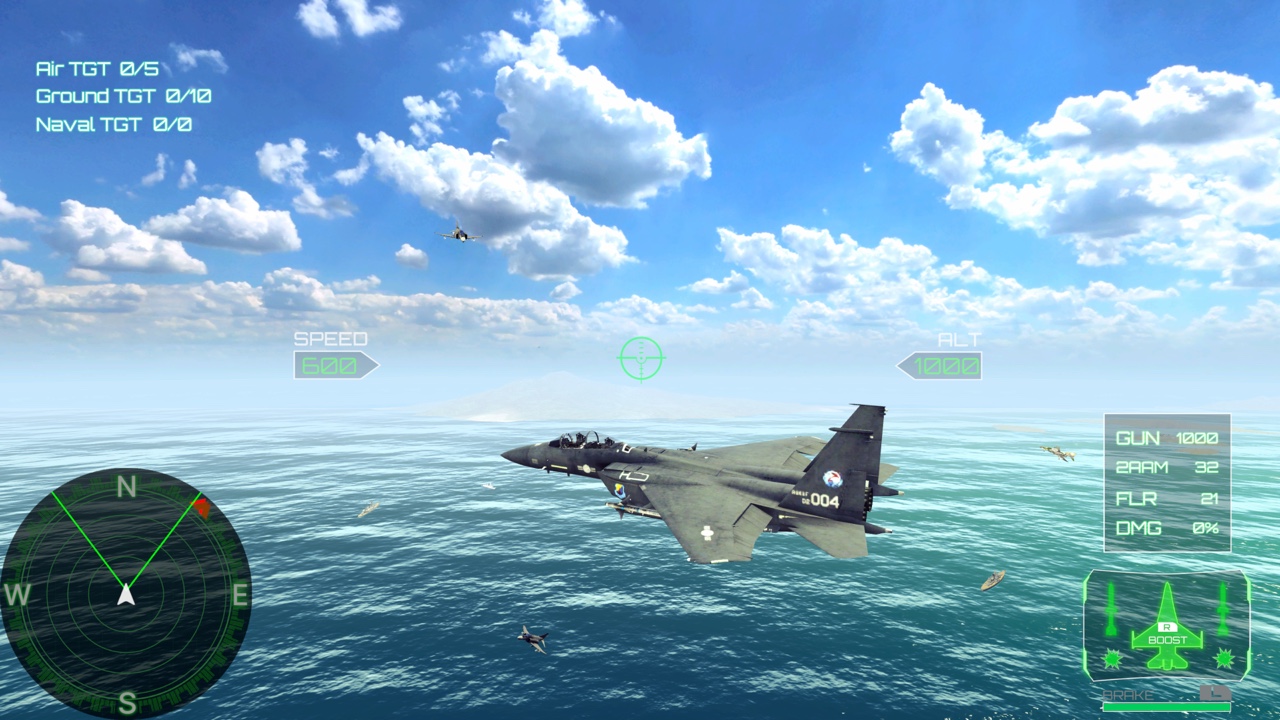
Task: Click the left flare burst icon
Action: 1113,658
